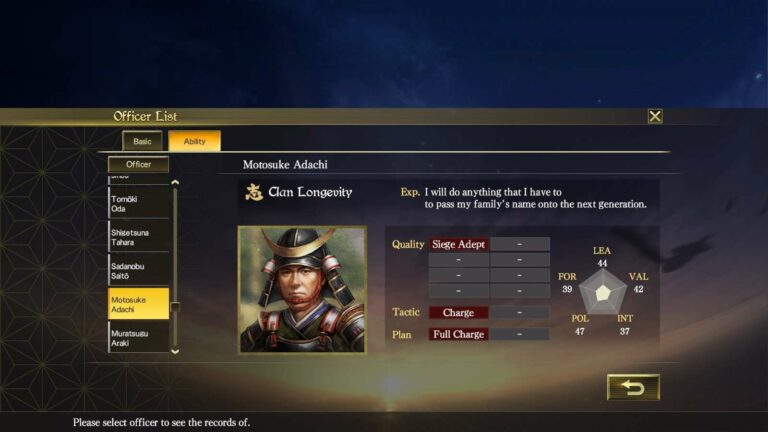The height and width of the screenshot is (432, 768).
Task: Click the officer list scroll-up arrow
Action: coord(176,182)
